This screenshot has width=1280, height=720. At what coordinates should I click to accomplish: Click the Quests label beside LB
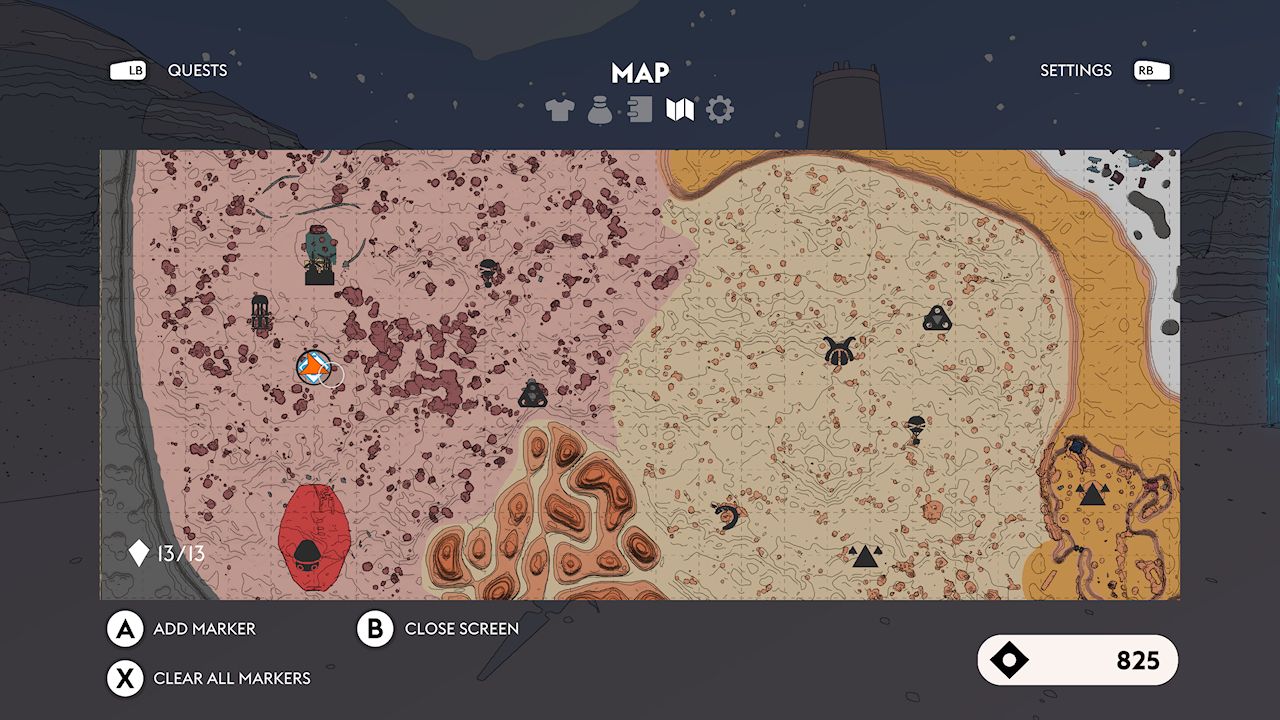coord(197,70)
